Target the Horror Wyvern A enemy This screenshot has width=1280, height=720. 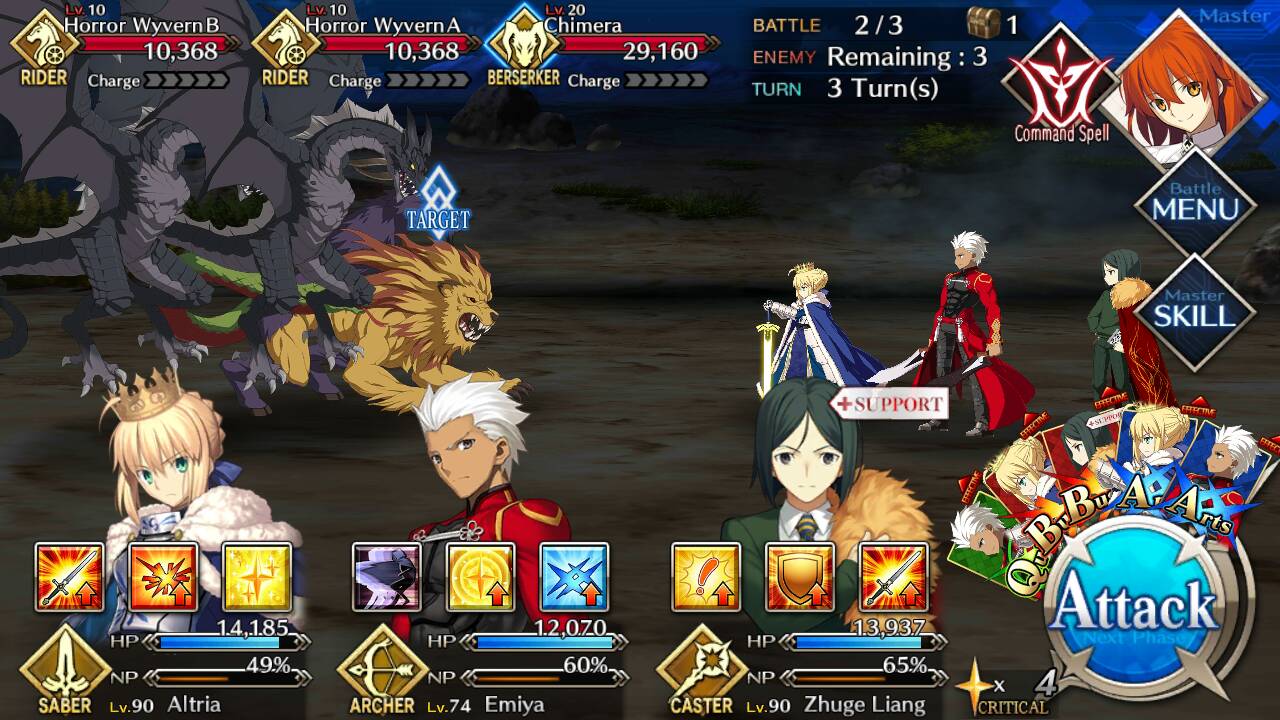coord(380,44)
